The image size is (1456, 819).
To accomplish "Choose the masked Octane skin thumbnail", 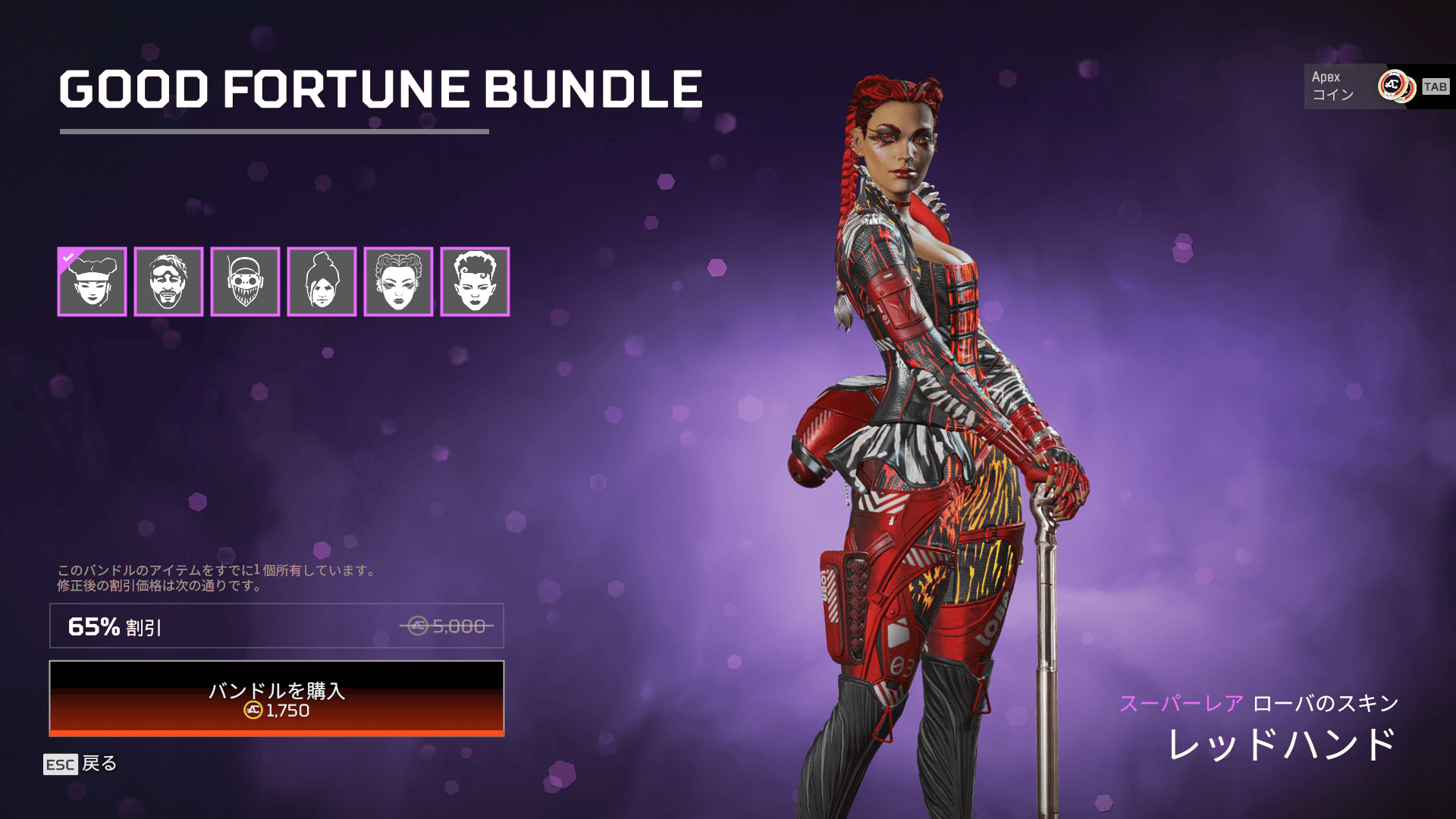I will [245, 281].
